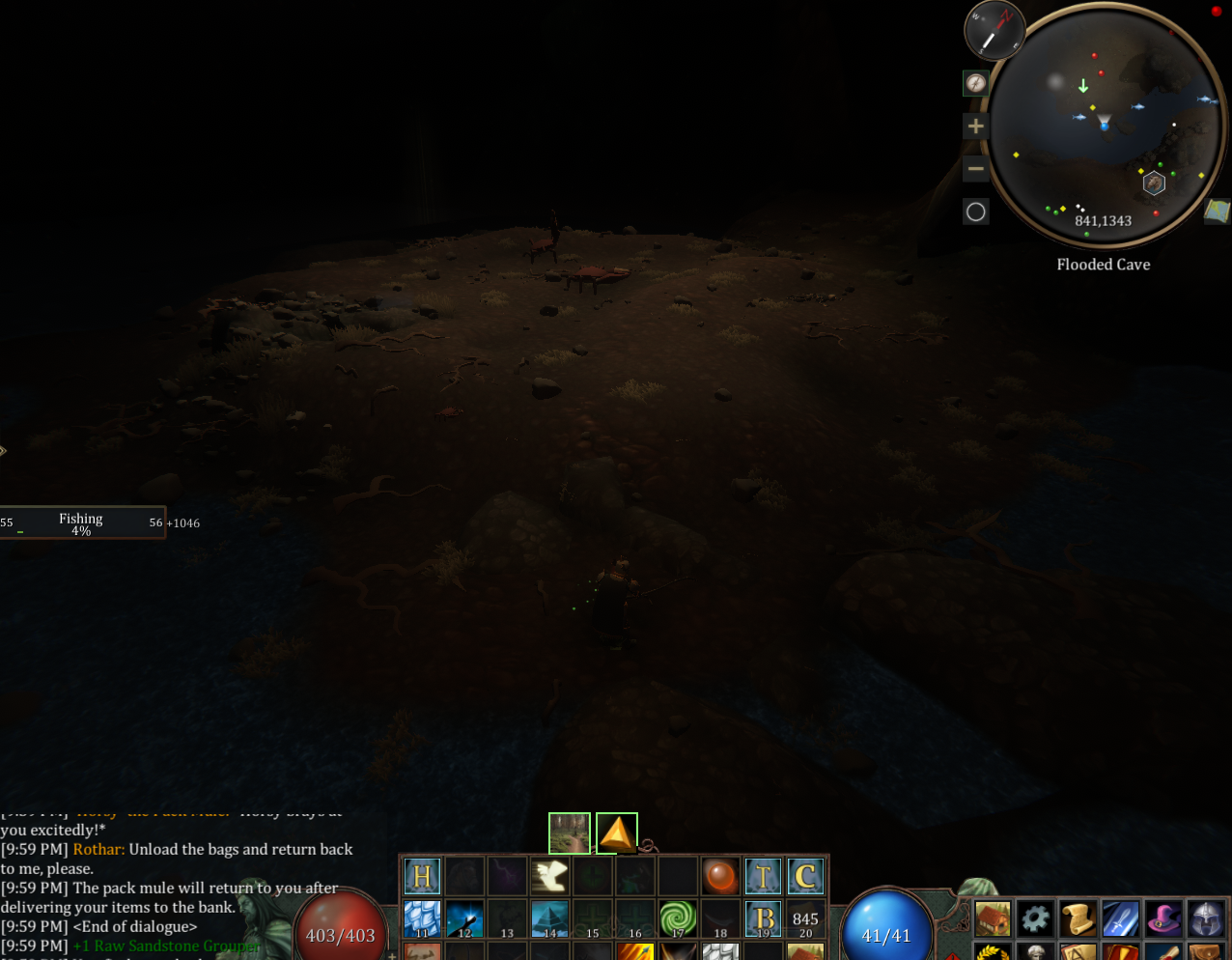The height and width of the screenshot is (960, 1232).
Task: Click the golden pyramid buff icon
Action: coord(617,833)
